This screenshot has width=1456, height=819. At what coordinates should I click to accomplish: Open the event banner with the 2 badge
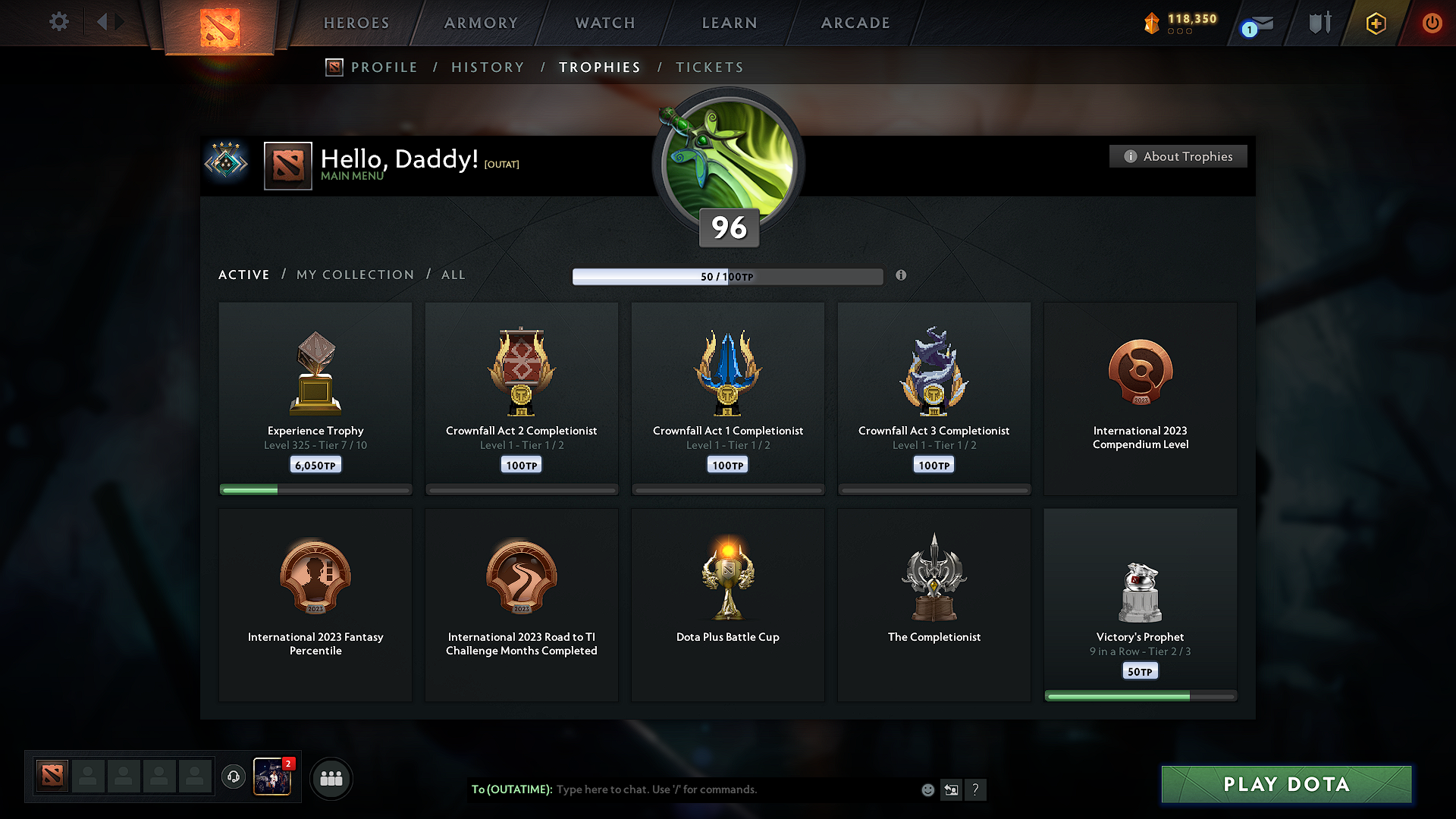273,778
